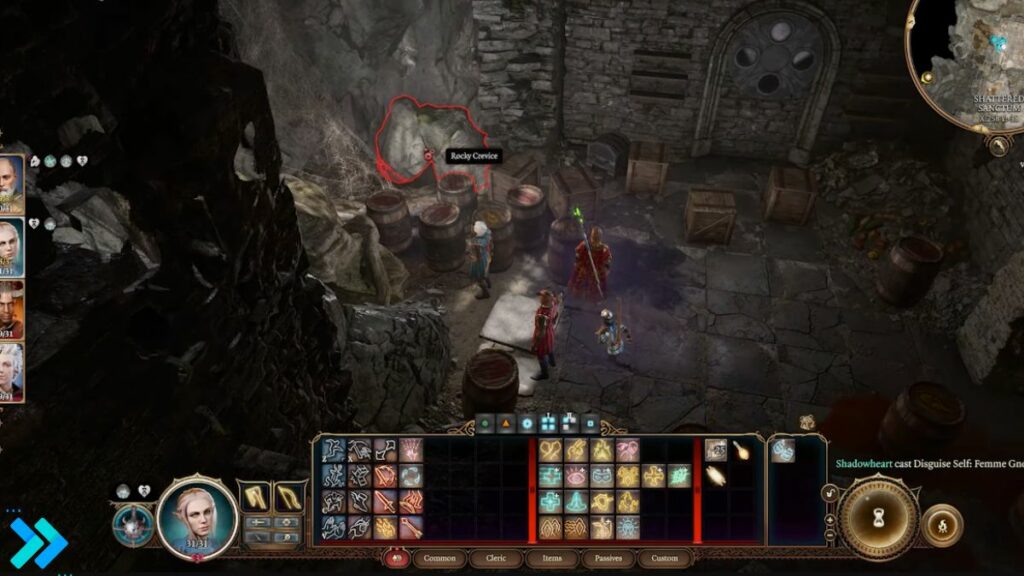The height and width of the screenshot is (576, 1024).
Task: Click the round button below the minimap
Action: [996, 145]
